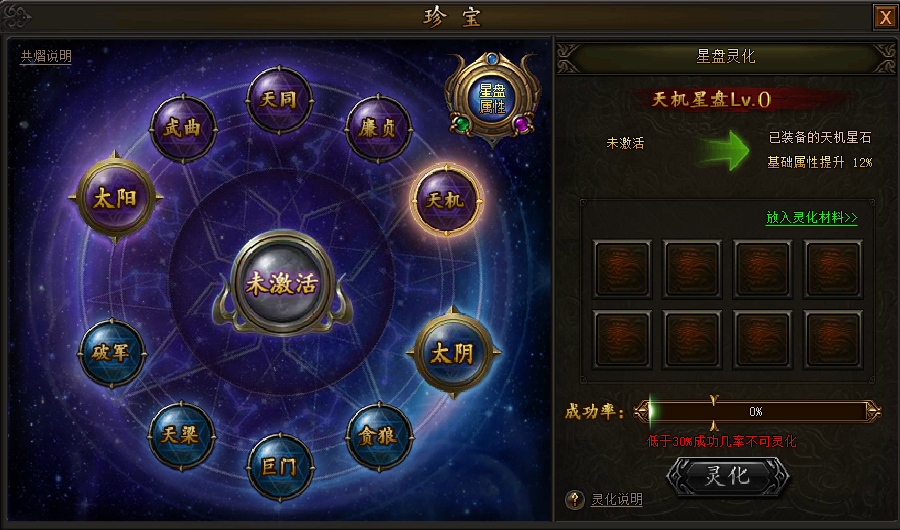The width and height of the screenshot is (900, 530).
Task: Open the 星盘属性 emblem
Action: coord(491,99)
